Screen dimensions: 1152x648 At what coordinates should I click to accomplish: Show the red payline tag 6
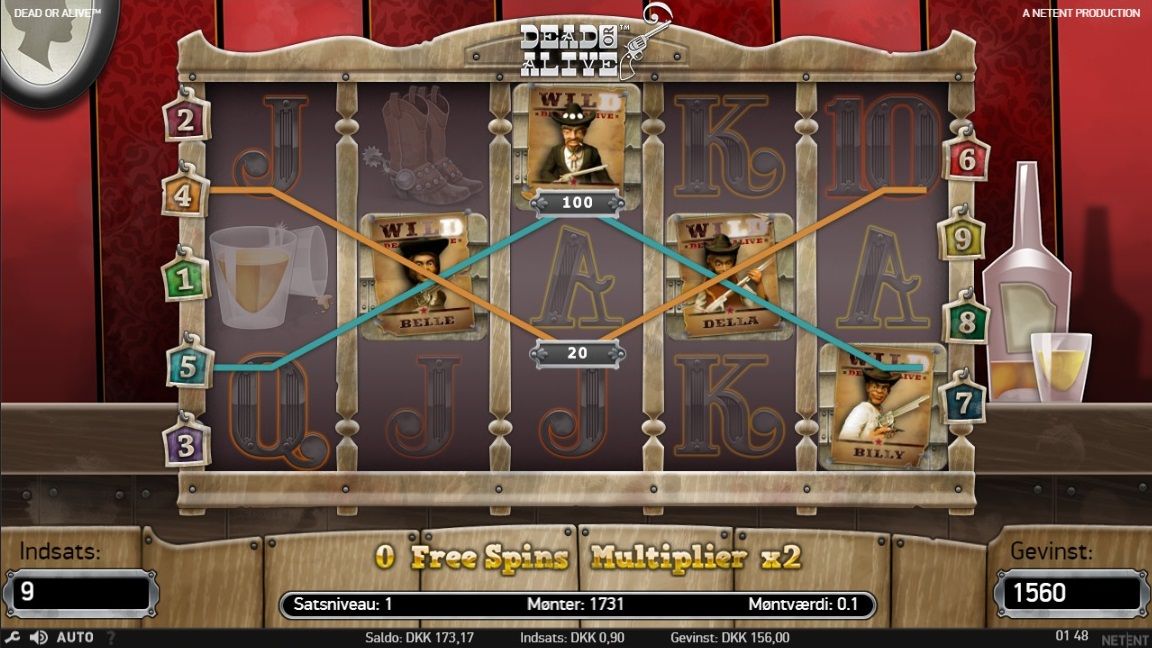pos(966,158)
